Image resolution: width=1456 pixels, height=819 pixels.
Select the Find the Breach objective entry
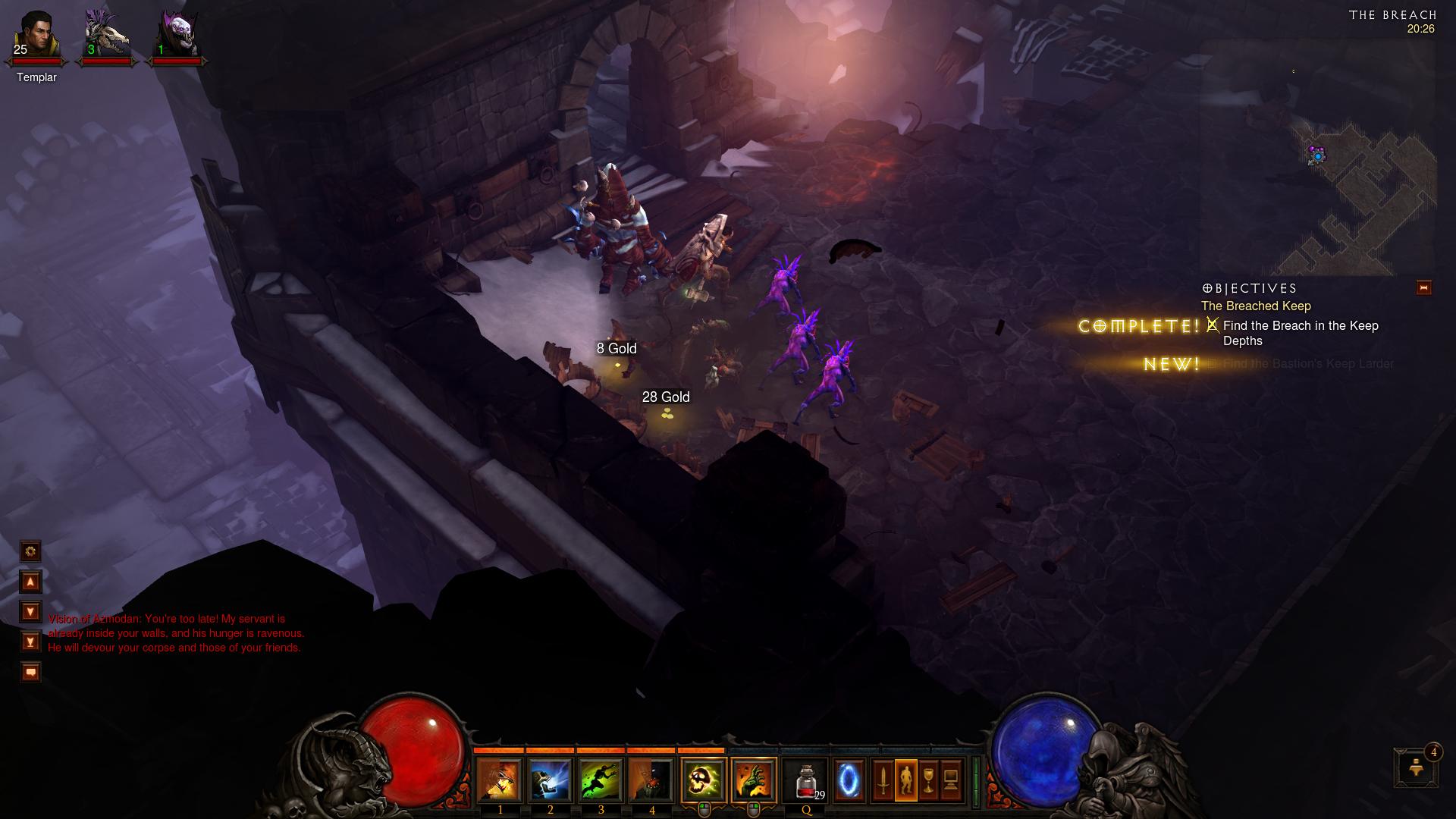(x=1300, y=333)
